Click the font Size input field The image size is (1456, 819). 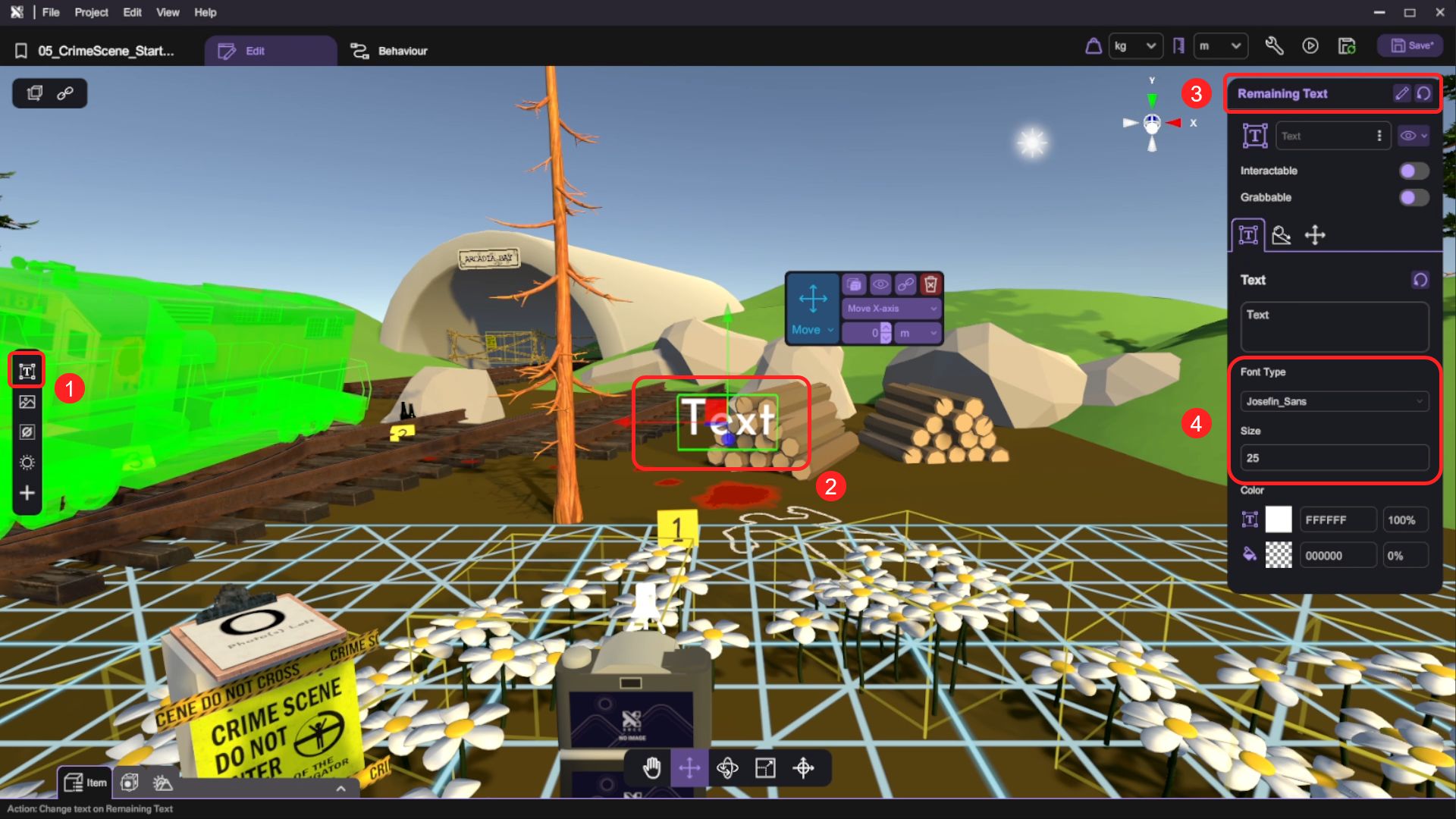(x=1334, y=458)
